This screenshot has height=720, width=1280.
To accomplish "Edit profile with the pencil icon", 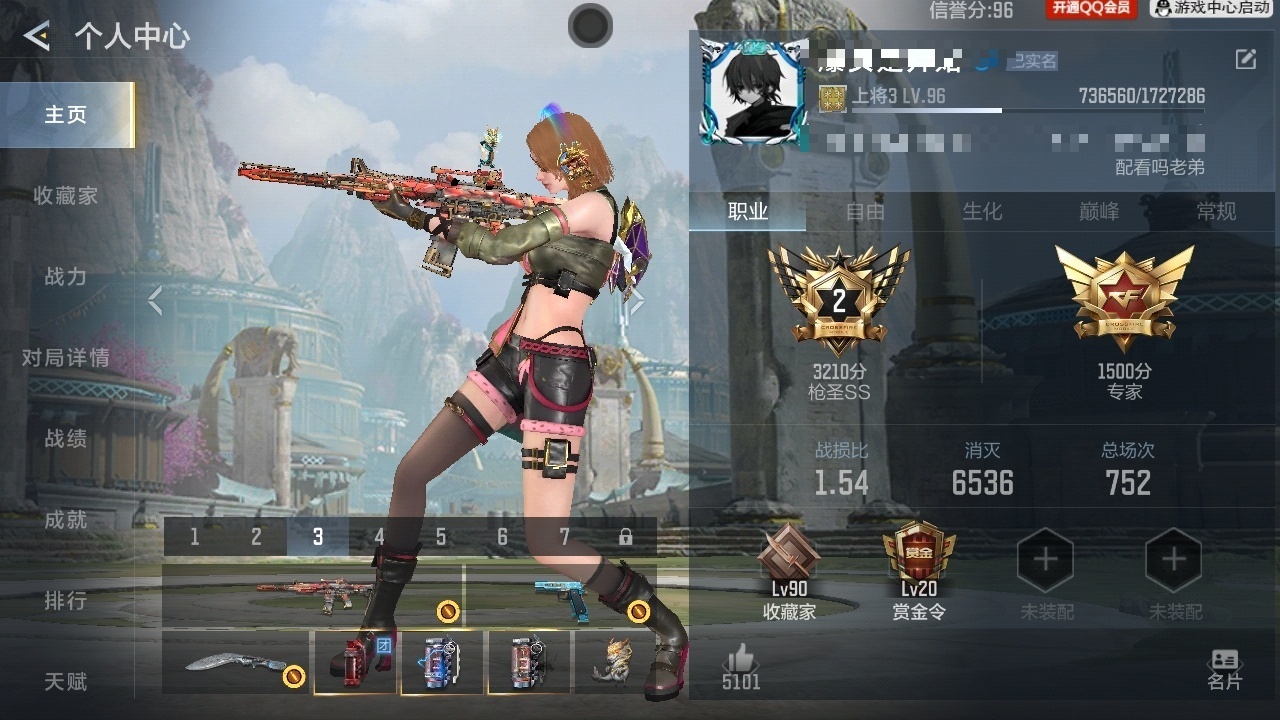I will (x=1245, y=60).
